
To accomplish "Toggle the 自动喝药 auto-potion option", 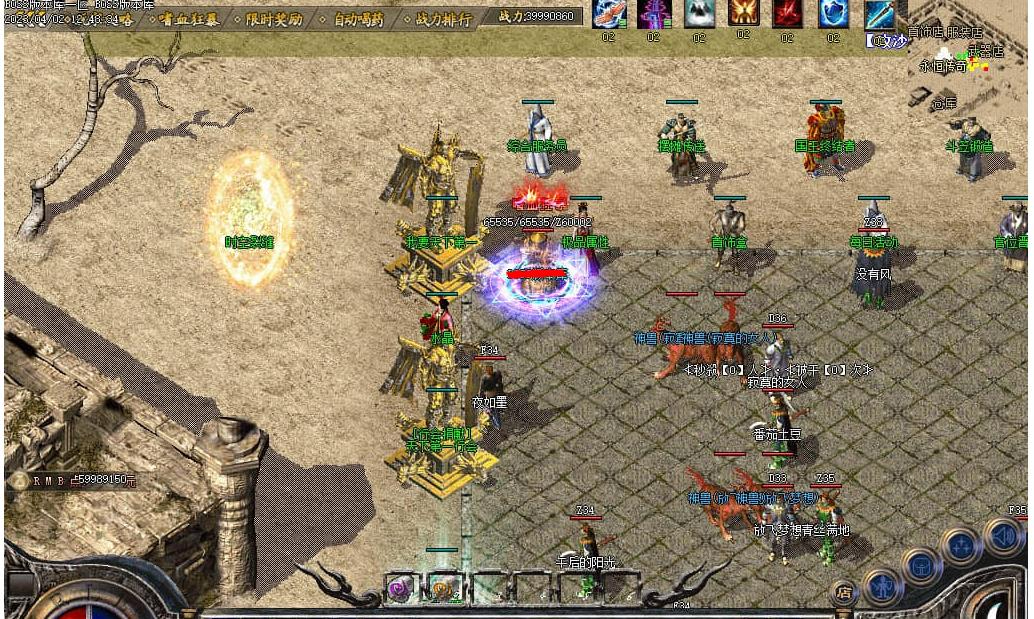I will pos(359,18).
